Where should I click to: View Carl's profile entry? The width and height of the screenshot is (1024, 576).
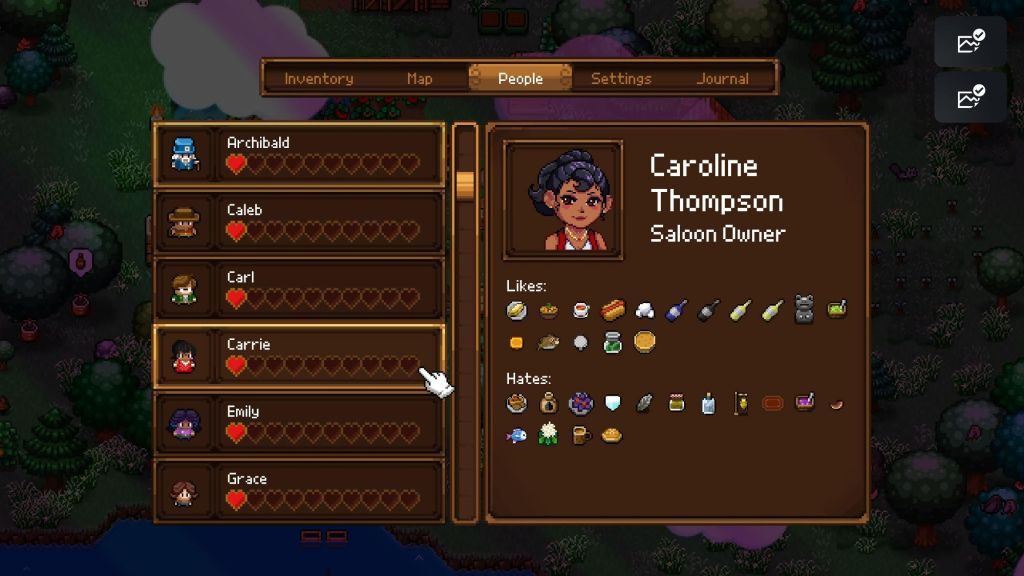299,289
